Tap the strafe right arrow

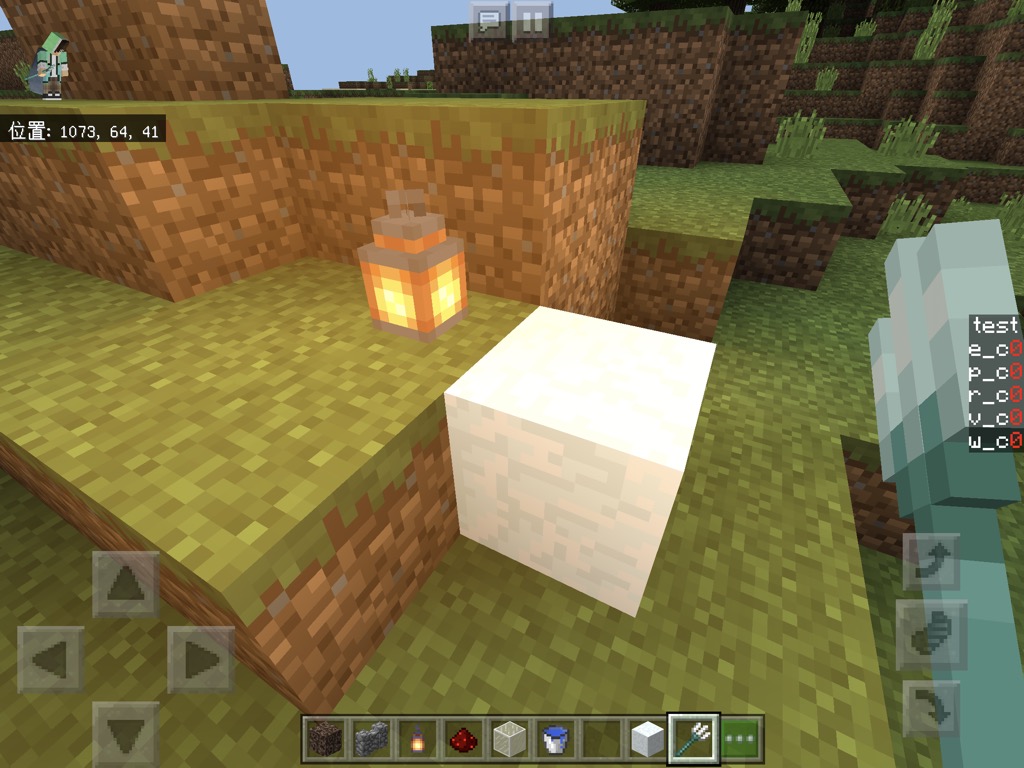200,659
